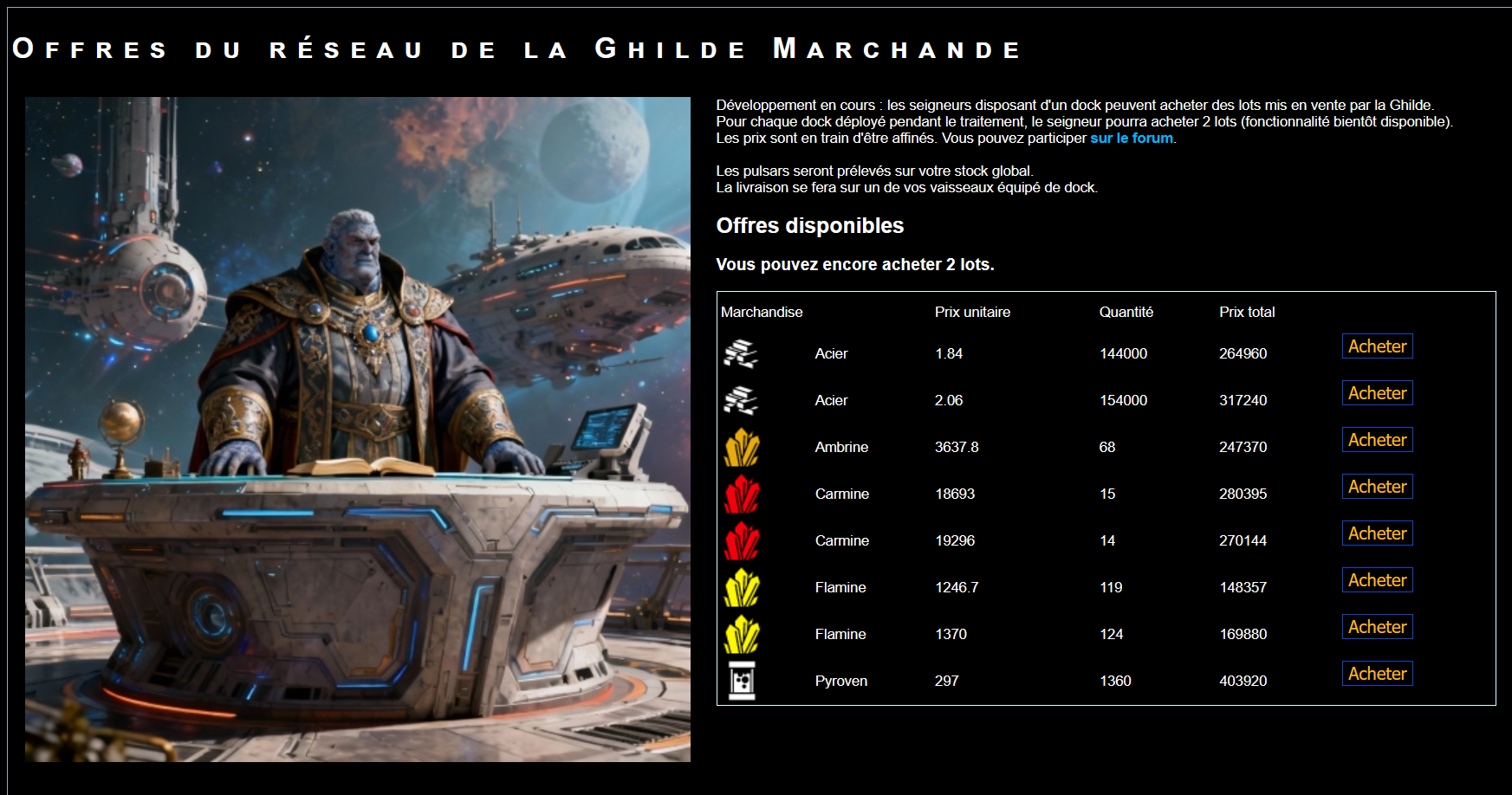Click the Pyroven barrel icon

[x=742, y=681]
